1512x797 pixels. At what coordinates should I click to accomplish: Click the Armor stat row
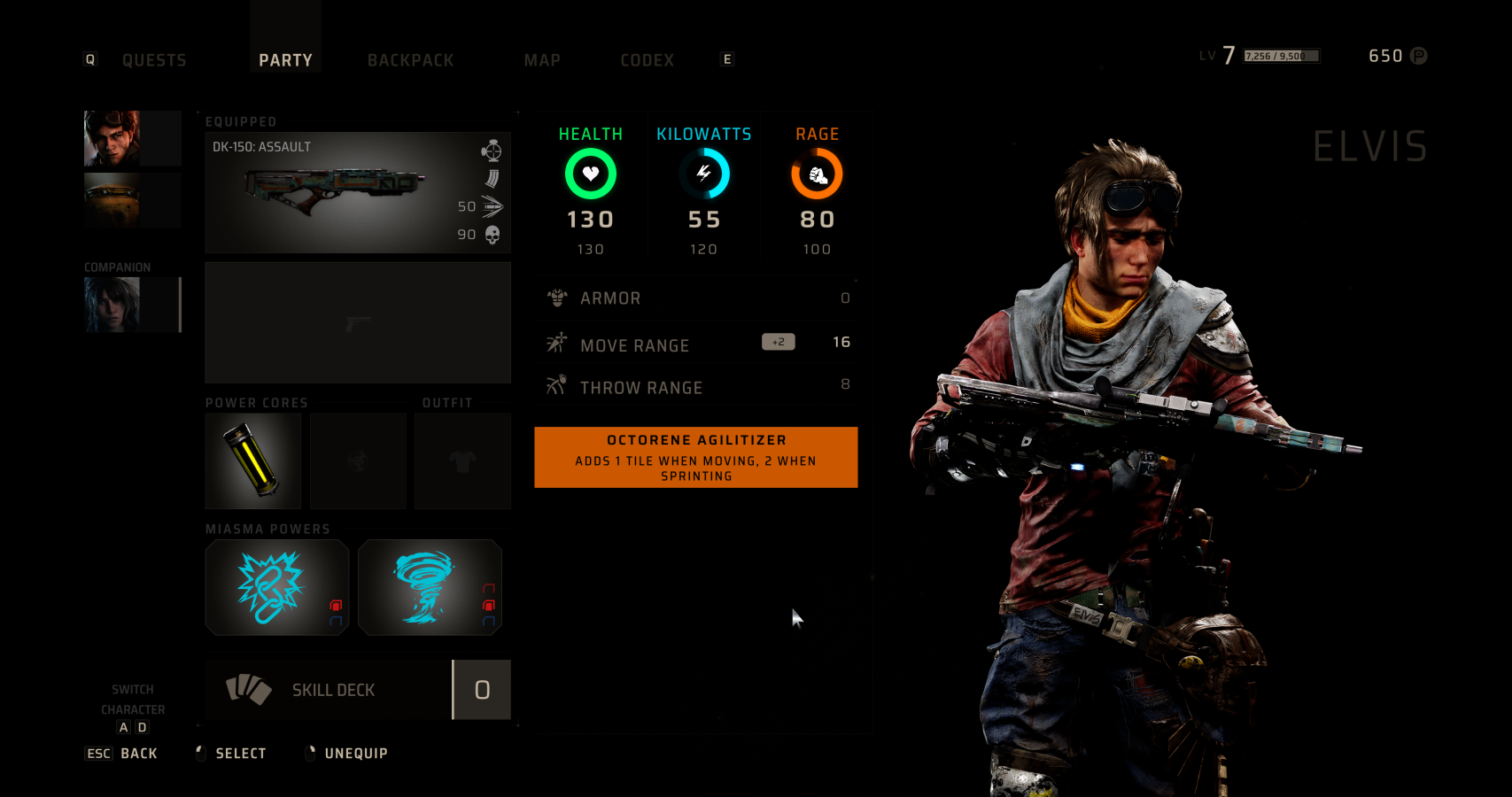click(x=696, y=298)
